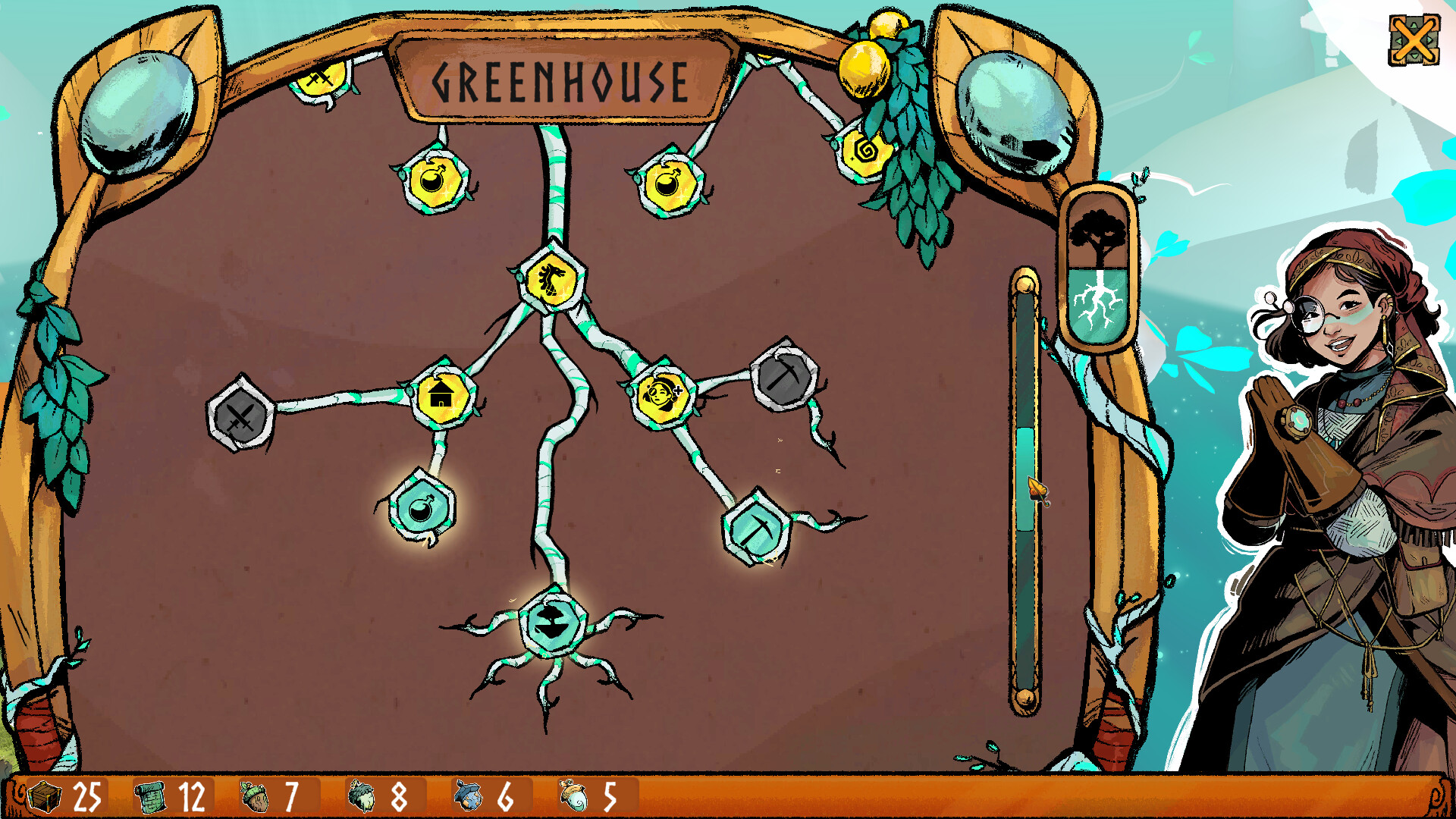Click the wooden crate resource icon showing 25
The height and width of the screenshot is (819, 1456).
pyautogui.click(x=43, y=795)
